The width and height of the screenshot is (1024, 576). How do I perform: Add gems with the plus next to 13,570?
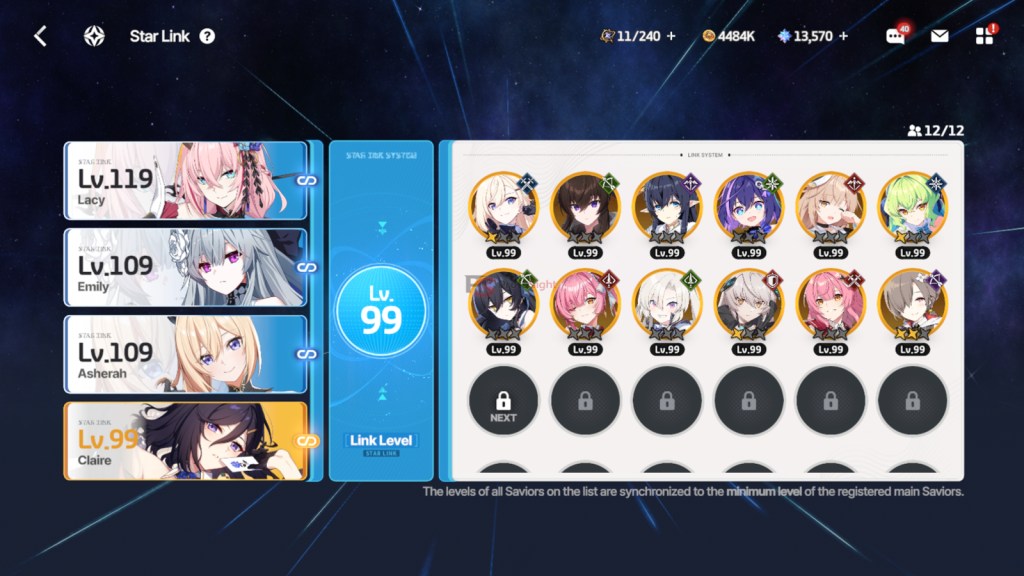tap(843, 37)
